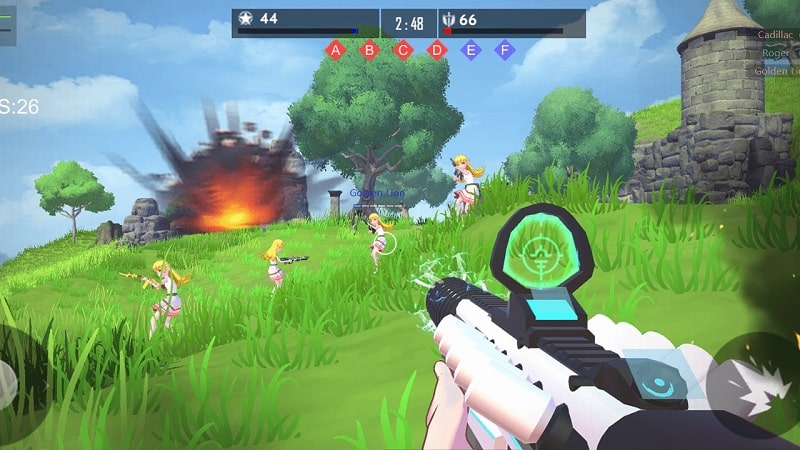The height and width of the screenshot is (450, 800).
Task: Select capture point F marker
Action: pos(505,49)
